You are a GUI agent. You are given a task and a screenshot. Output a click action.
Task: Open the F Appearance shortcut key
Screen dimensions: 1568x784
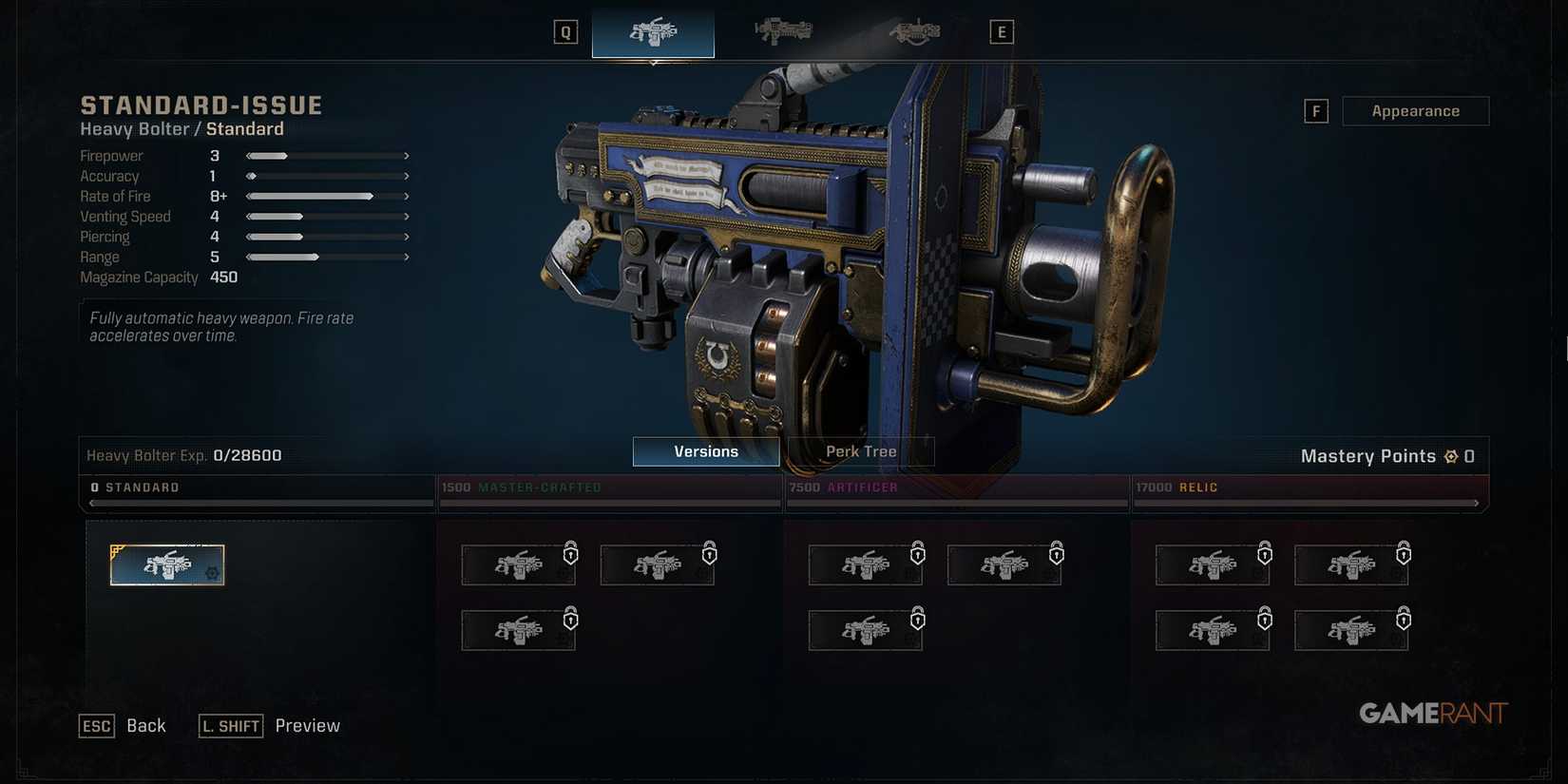click(1316, 110)
